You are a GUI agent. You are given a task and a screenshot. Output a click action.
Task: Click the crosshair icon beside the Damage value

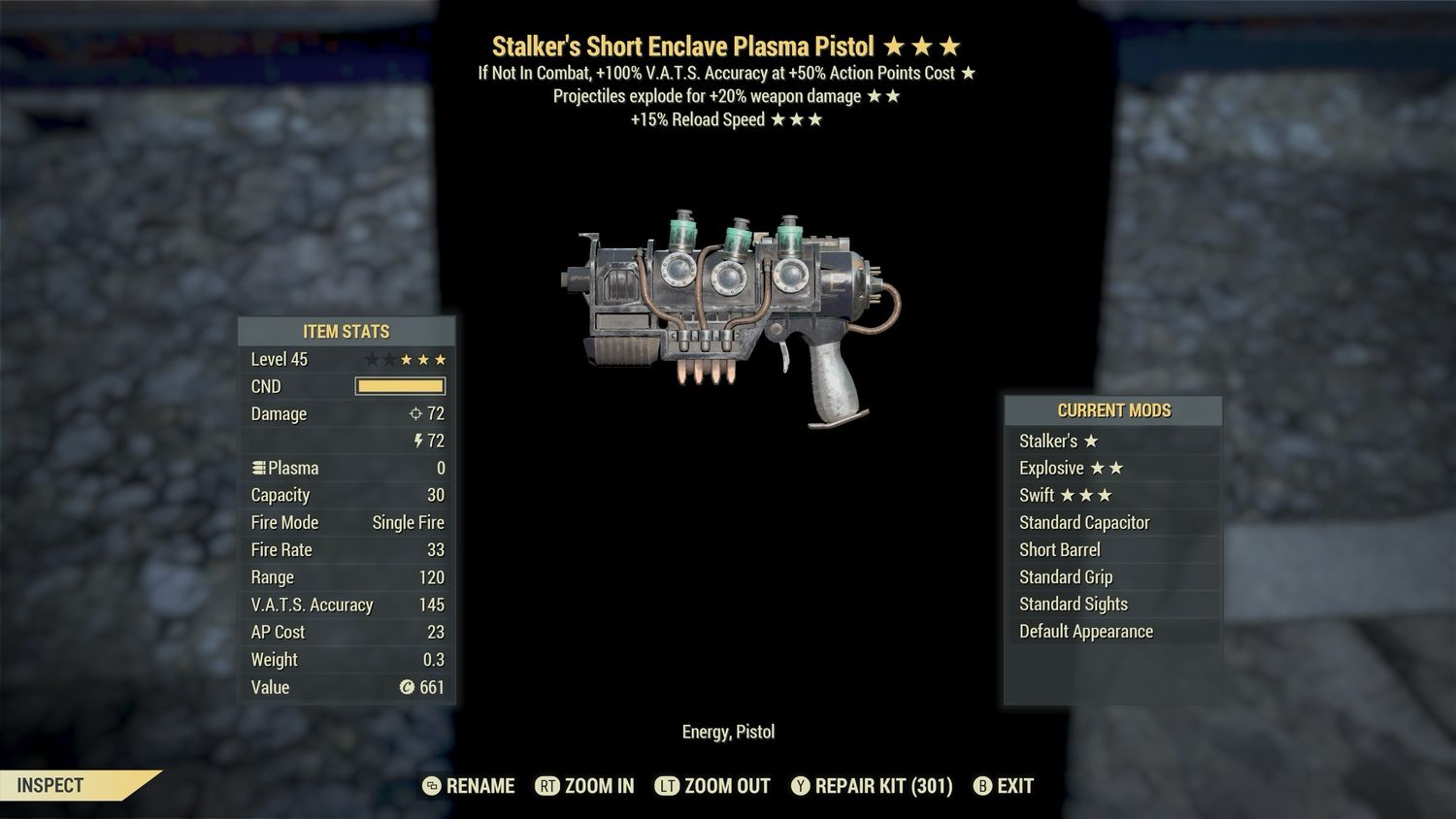coord(417,413)
